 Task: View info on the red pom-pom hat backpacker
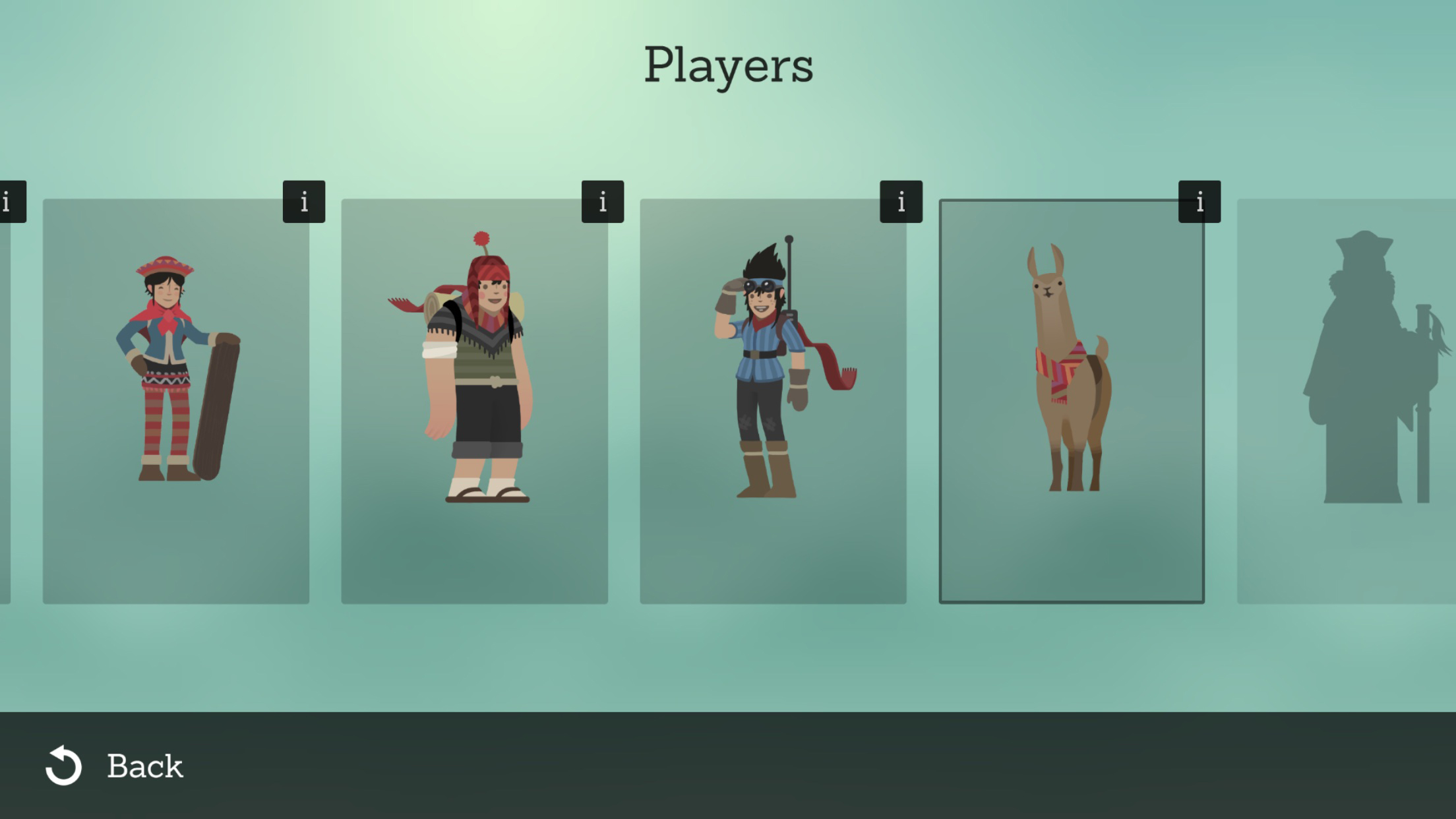click(602, 202)
